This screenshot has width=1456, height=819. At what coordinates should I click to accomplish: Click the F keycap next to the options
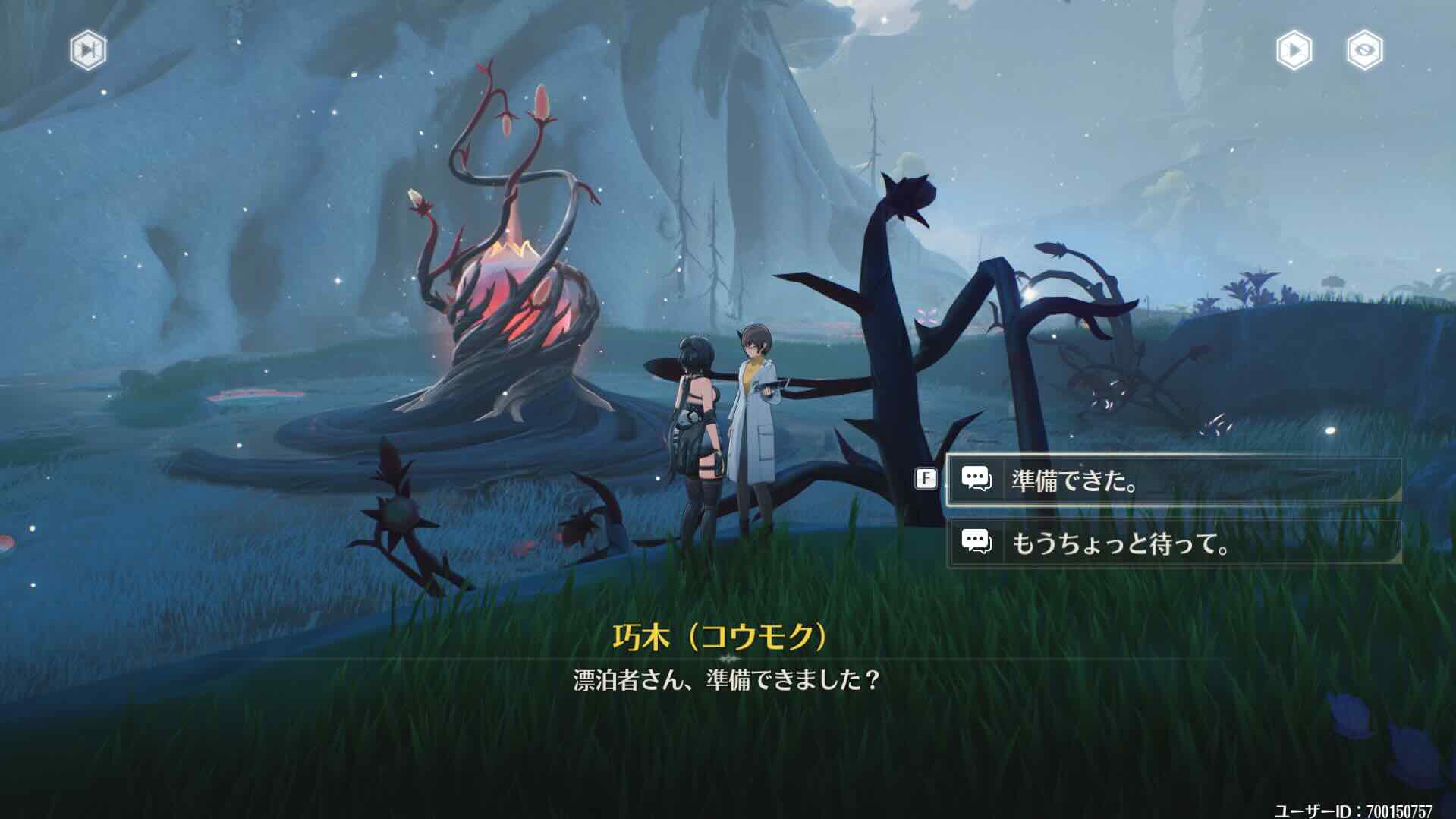tap(924, 480)
